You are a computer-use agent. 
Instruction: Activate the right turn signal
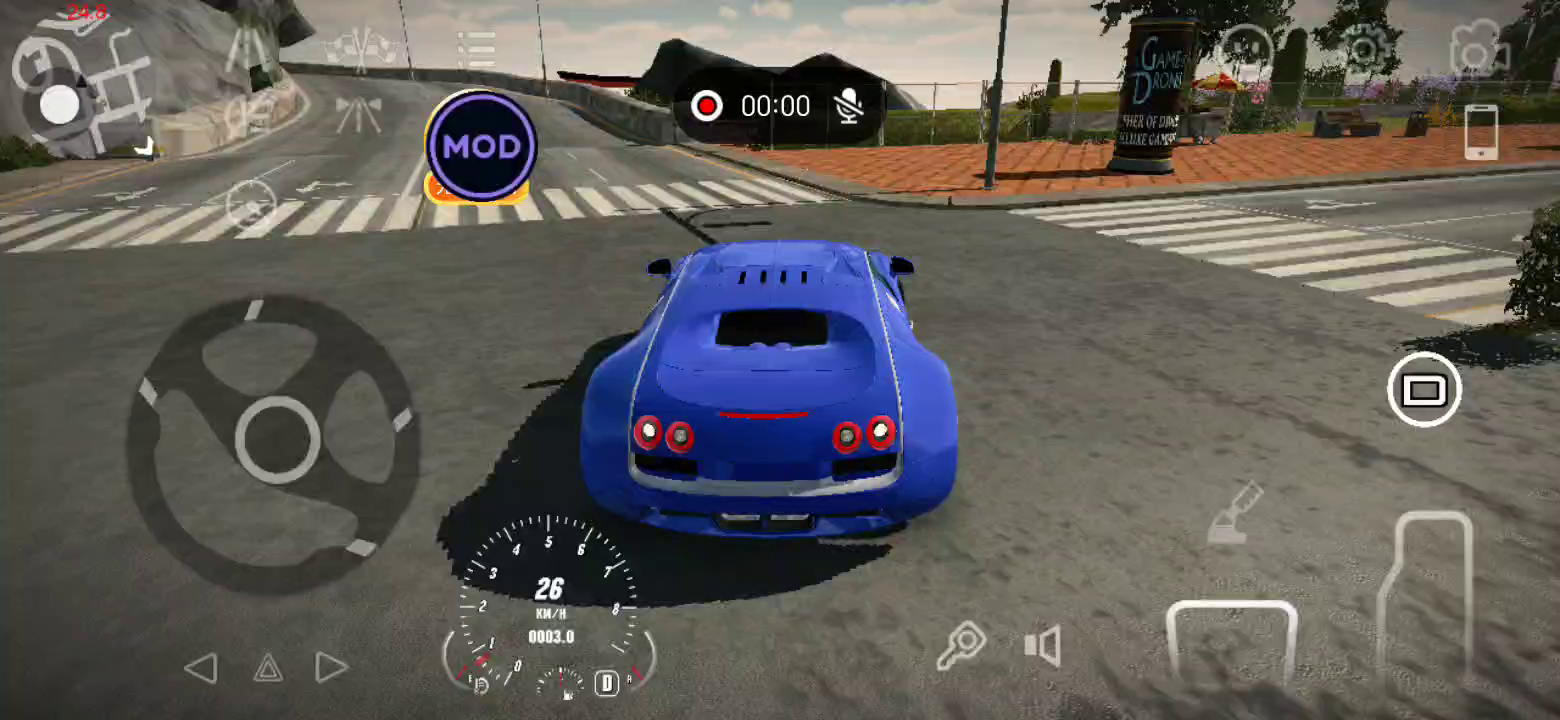[x=332, y=668]
